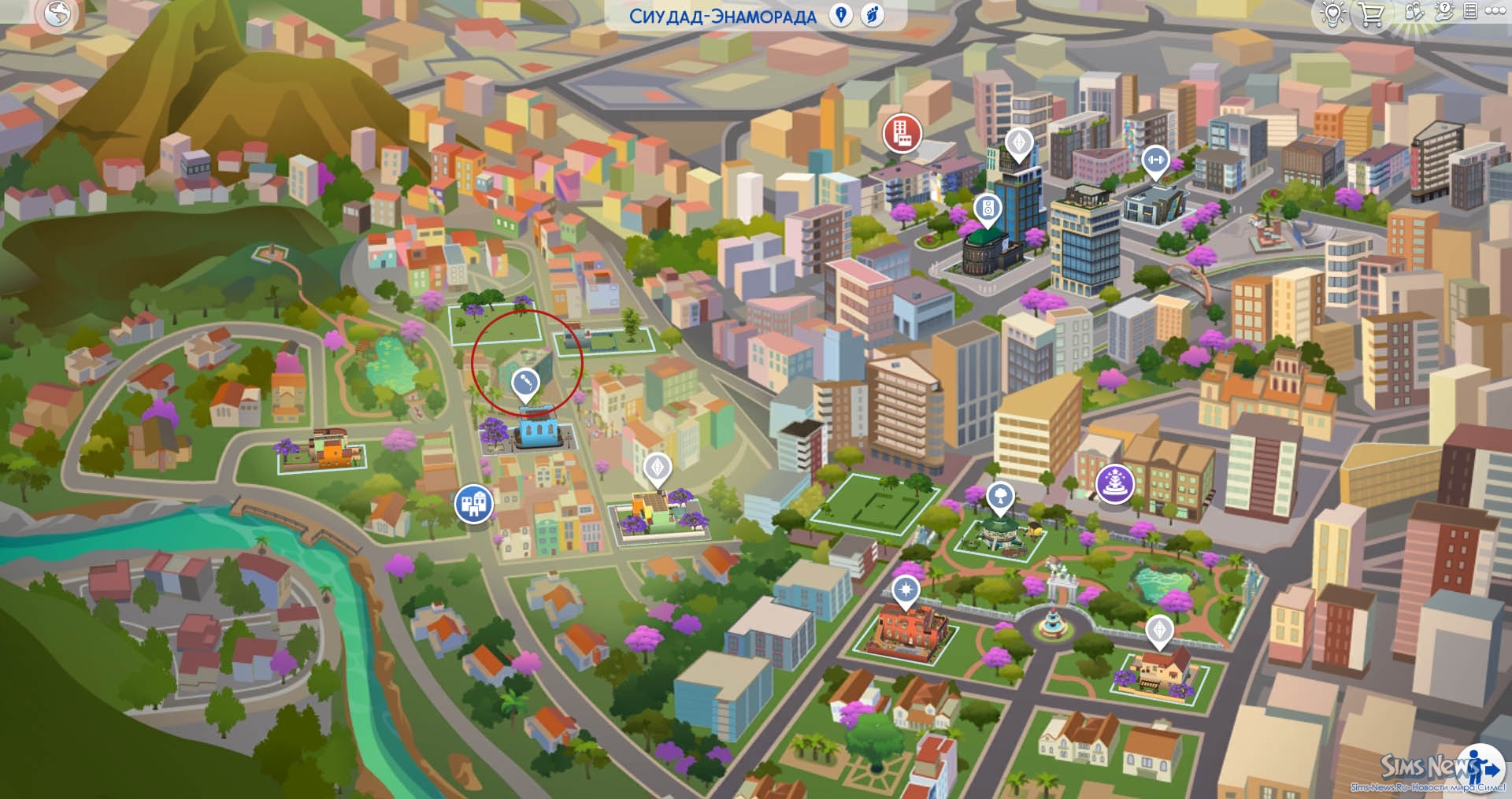Select the gym dumbbell lot marker
Screen dimensions: 1512x799
1155,161
